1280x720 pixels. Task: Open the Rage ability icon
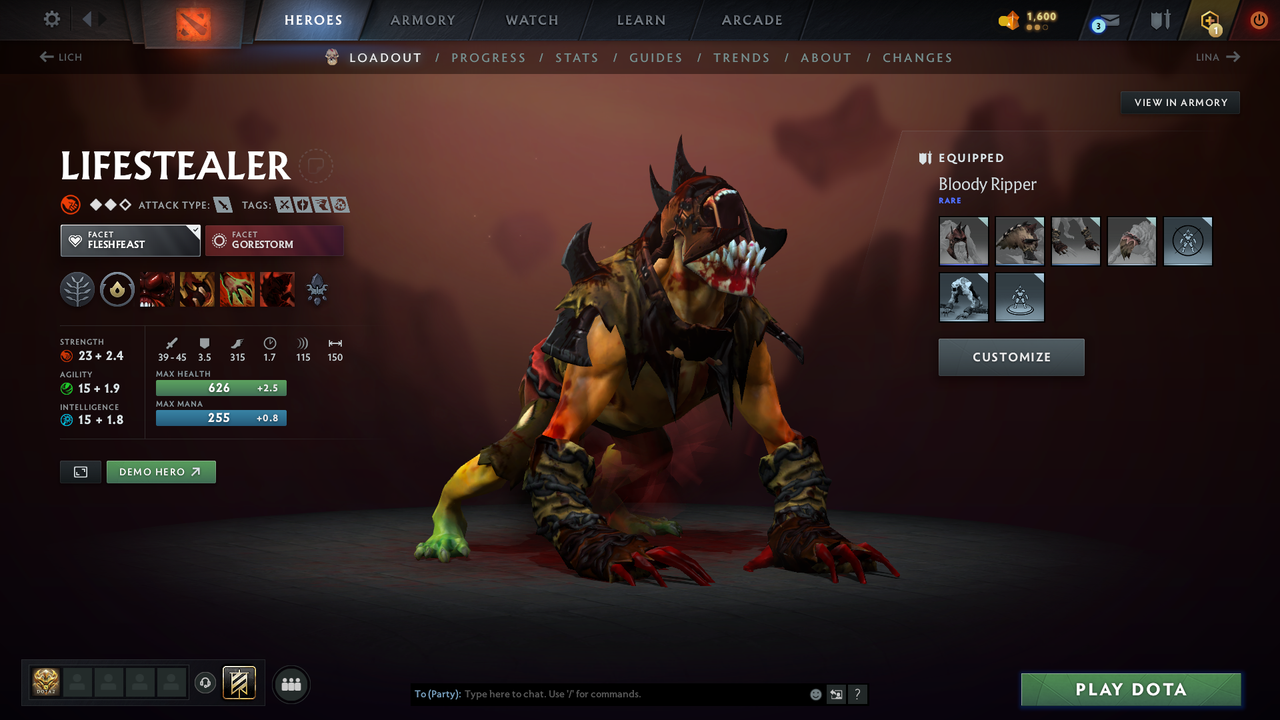point(157,290)
